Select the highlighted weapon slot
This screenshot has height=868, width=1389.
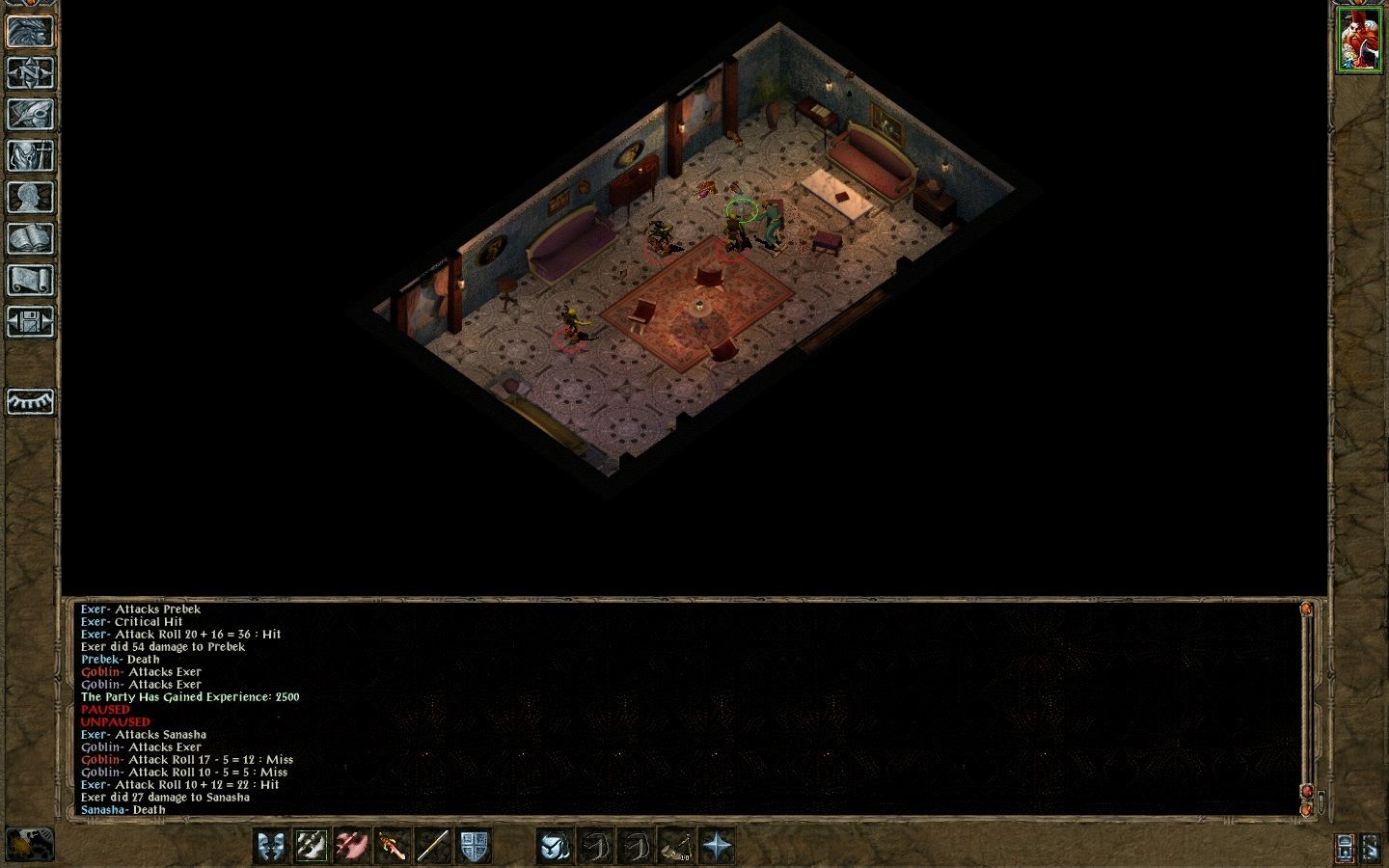coord(312,846)
